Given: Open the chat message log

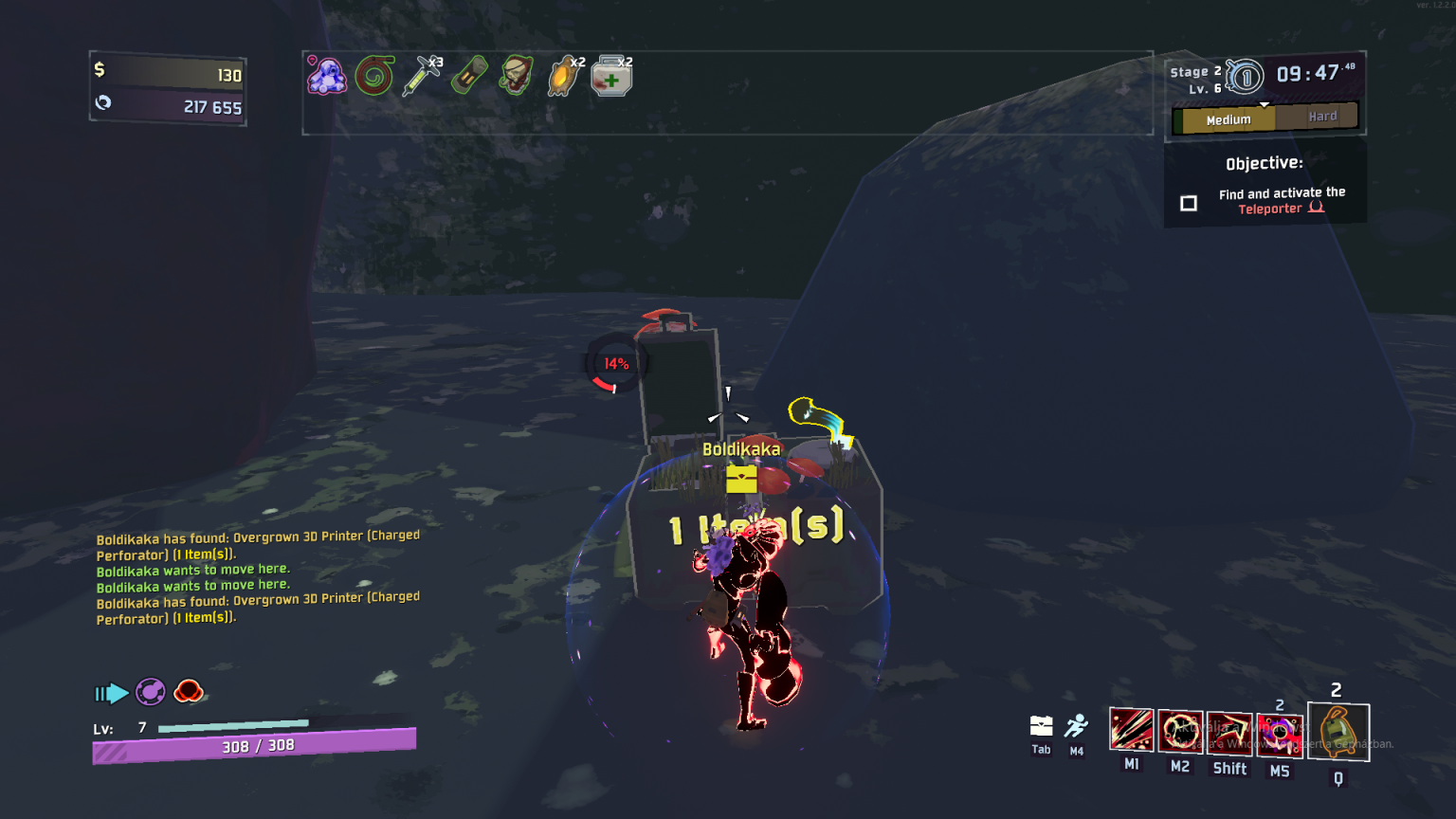Looking at the screenshot, I should tap(258, 576).
